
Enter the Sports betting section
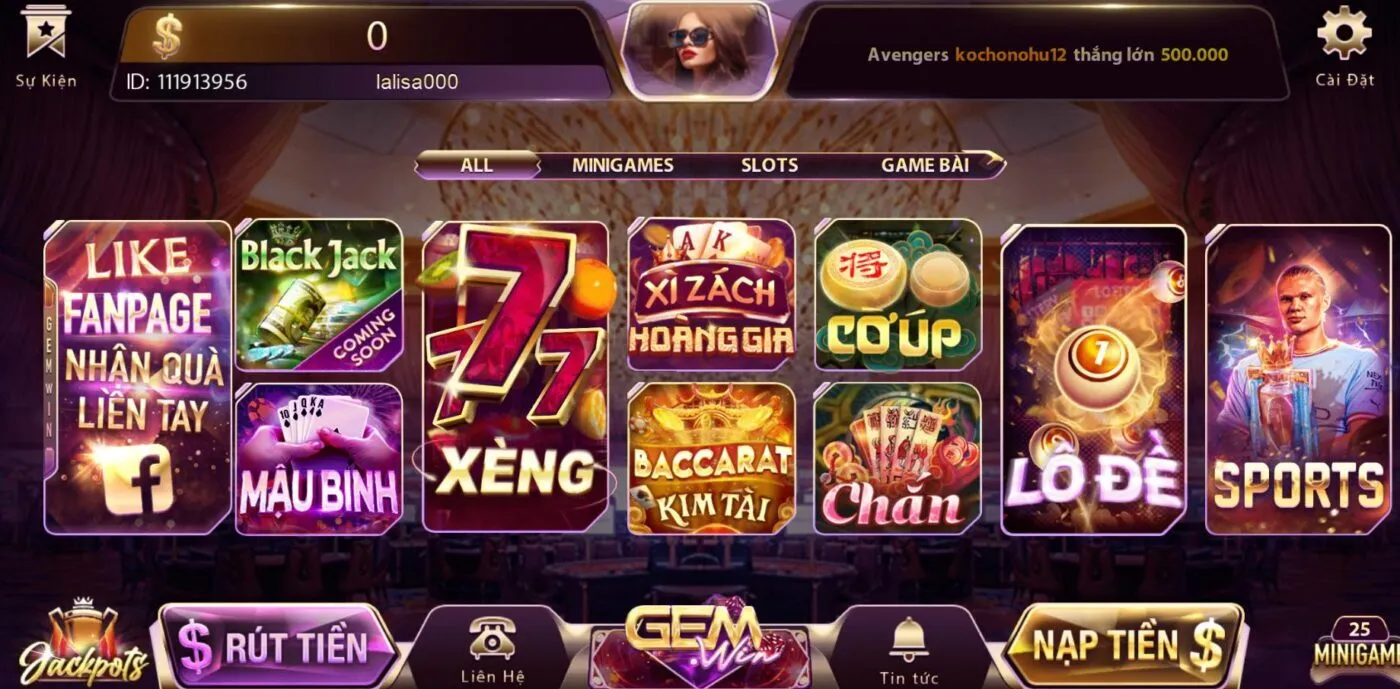click(1297, 379)
